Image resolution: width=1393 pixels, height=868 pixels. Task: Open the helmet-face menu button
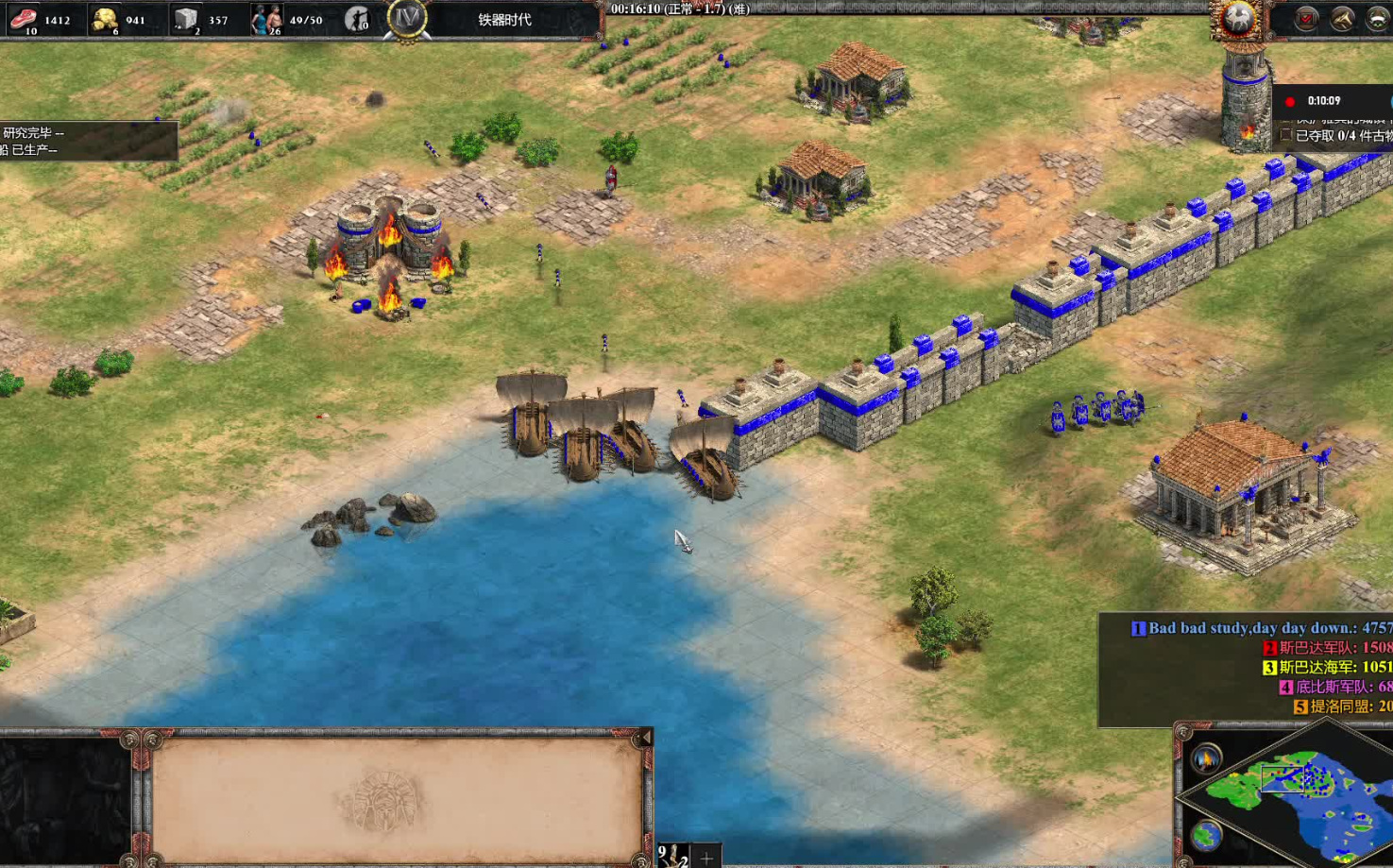coord(1377,18)
